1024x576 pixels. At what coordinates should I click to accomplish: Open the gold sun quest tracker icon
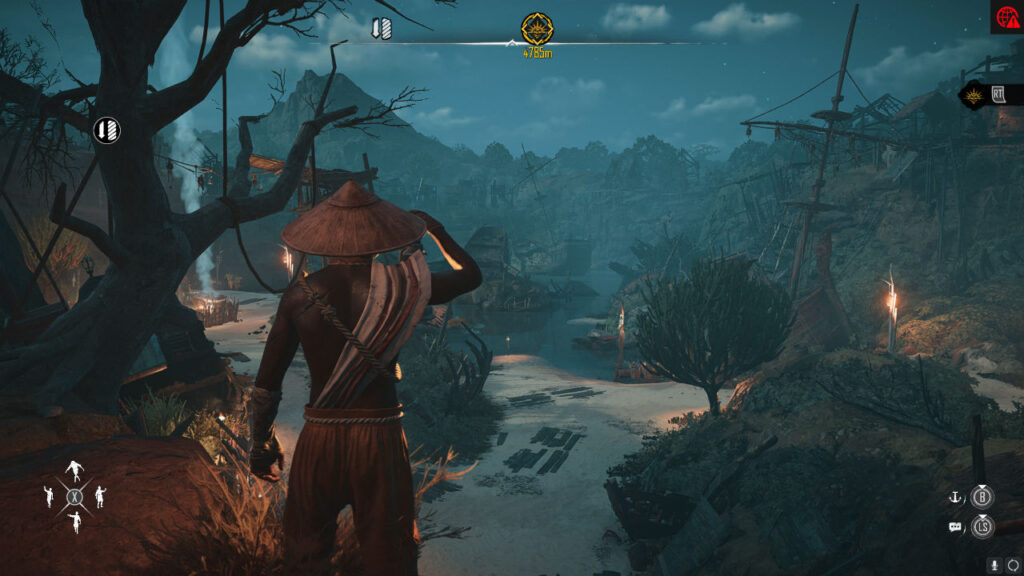(x=973, y=96)
